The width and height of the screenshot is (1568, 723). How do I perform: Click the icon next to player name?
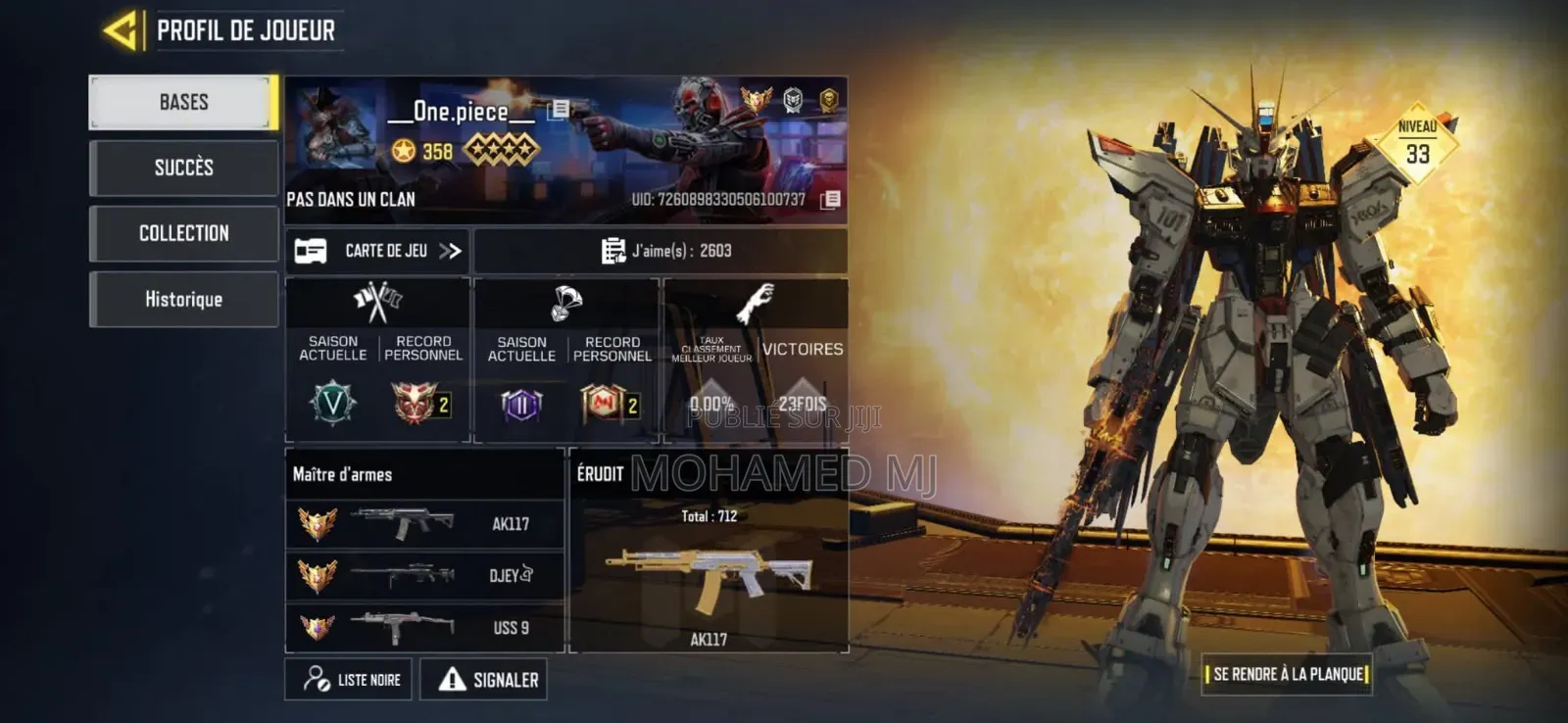[559, 109]
